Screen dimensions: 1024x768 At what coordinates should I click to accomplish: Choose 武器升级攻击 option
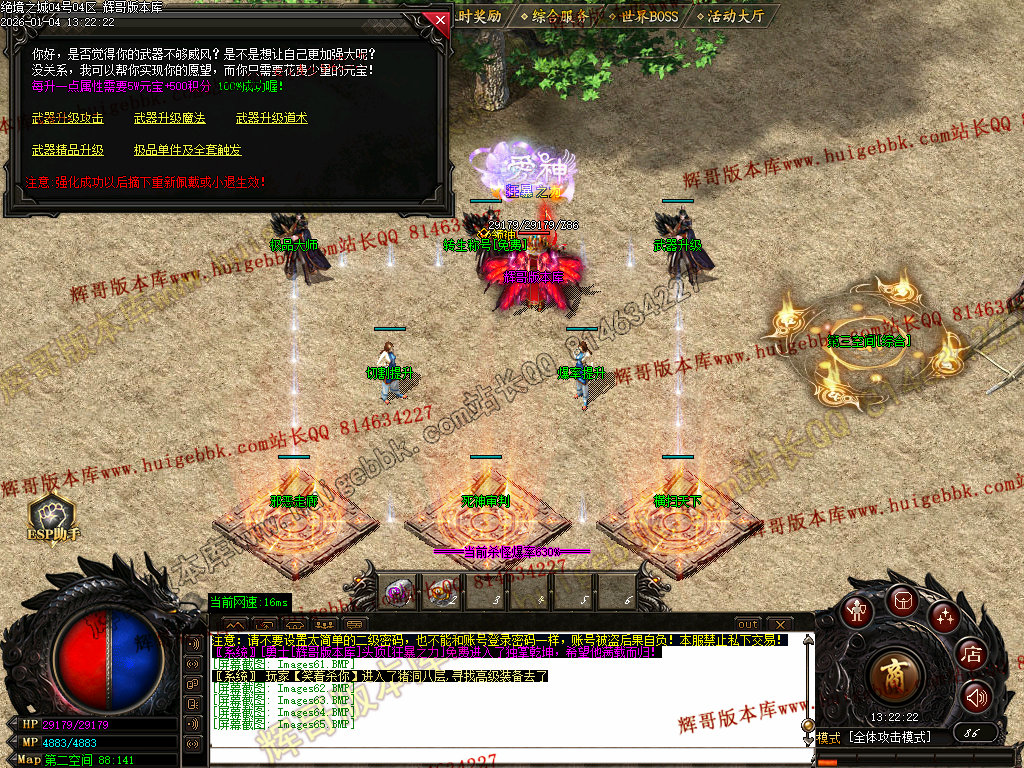click(67, 118)
